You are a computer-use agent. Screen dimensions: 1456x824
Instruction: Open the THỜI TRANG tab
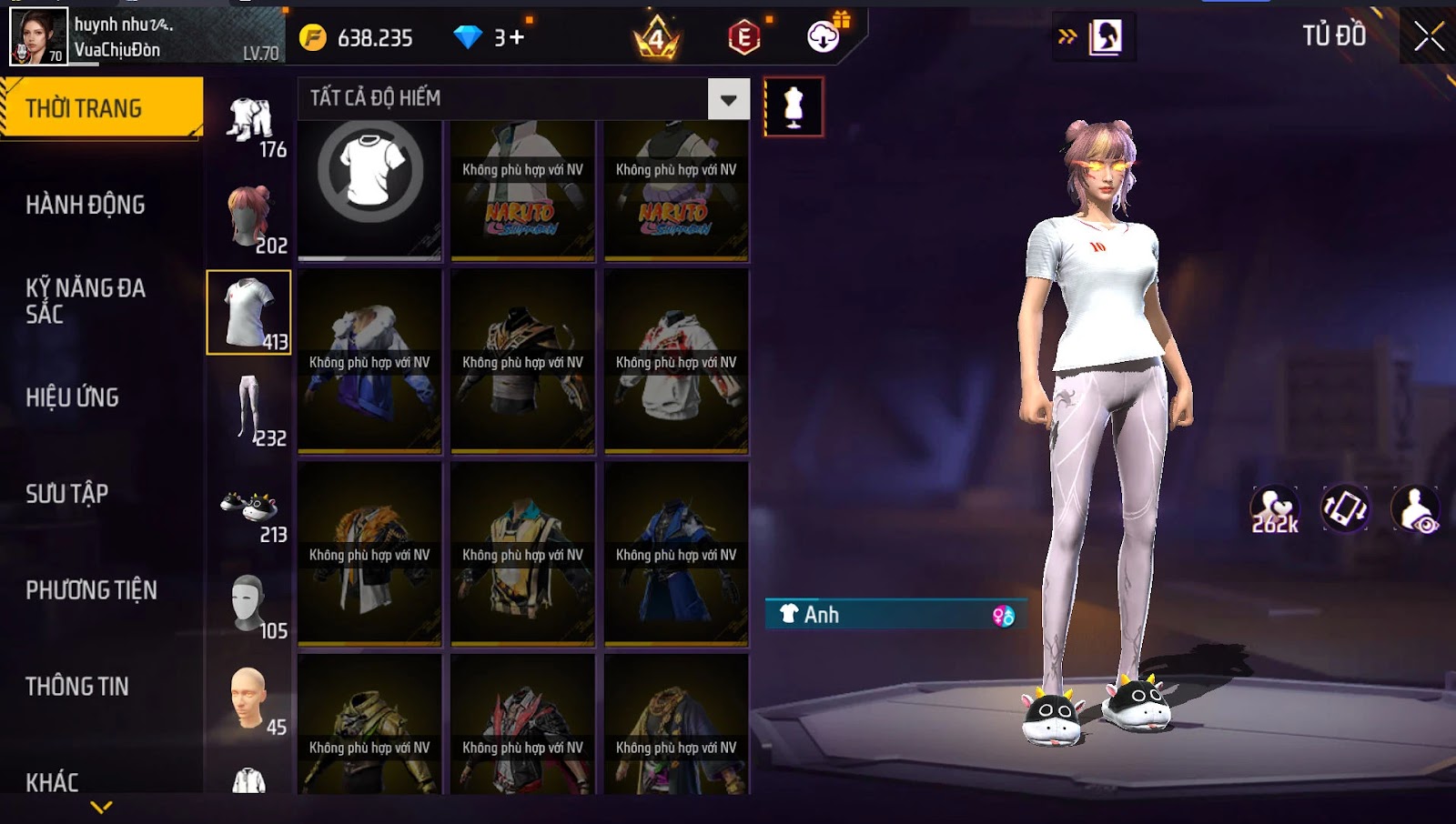click(101, 108)
